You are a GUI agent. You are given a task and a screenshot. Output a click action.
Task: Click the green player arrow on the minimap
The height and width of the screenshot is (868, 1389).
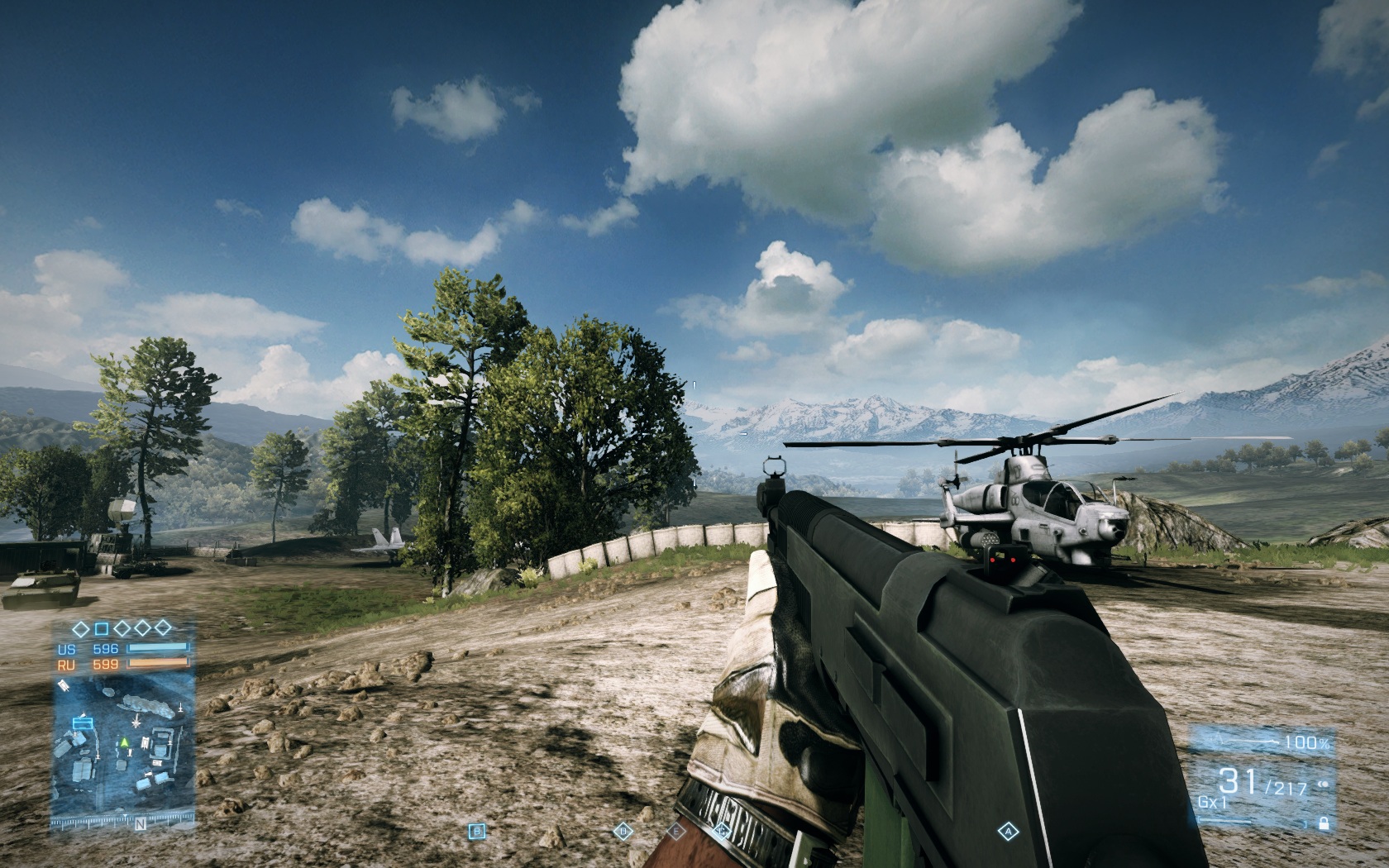pos(124,742)
